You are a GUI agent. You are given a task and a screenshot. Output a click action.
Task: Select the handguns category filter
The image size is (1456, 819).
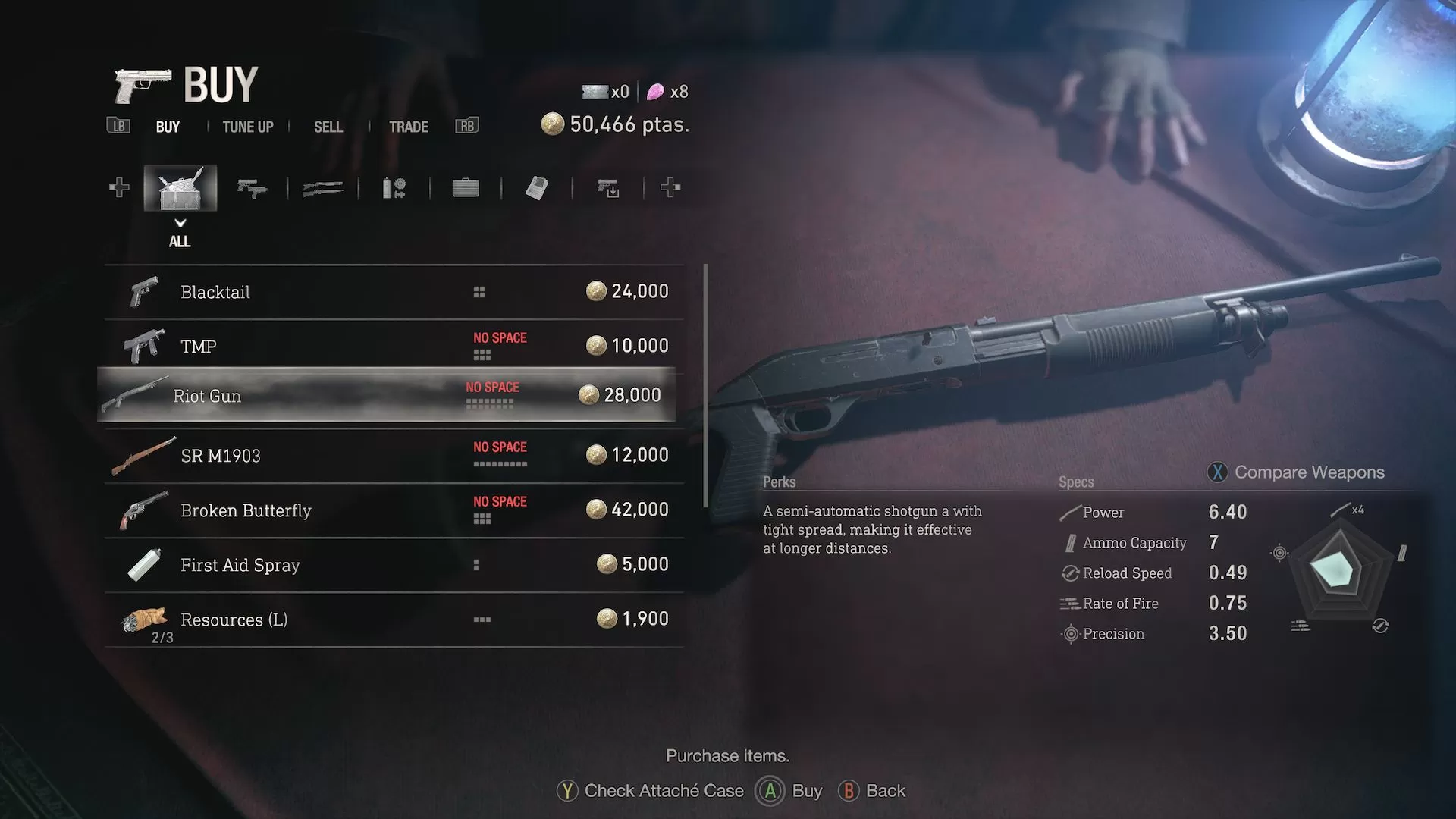coord(253,187)
